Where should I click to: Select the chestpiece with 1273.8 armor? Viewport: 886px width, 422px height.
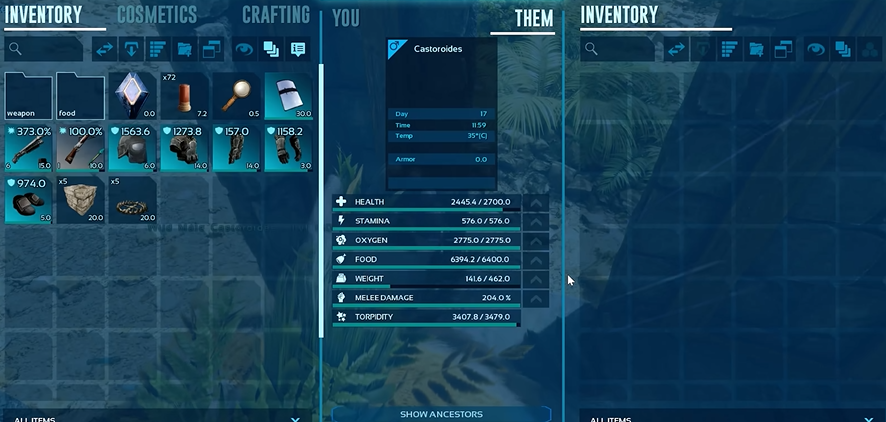point(185,149)
